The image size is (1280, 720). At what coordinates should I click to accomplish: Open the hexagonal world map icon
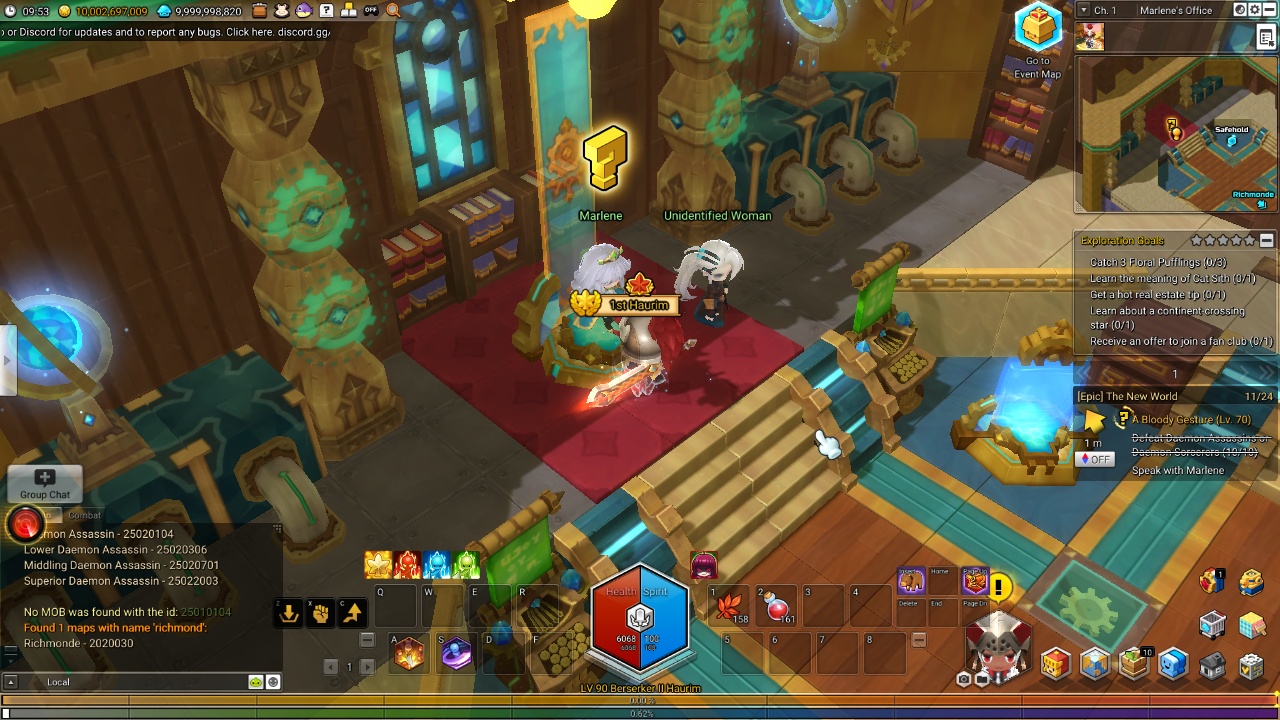[x=1093, y=662]
